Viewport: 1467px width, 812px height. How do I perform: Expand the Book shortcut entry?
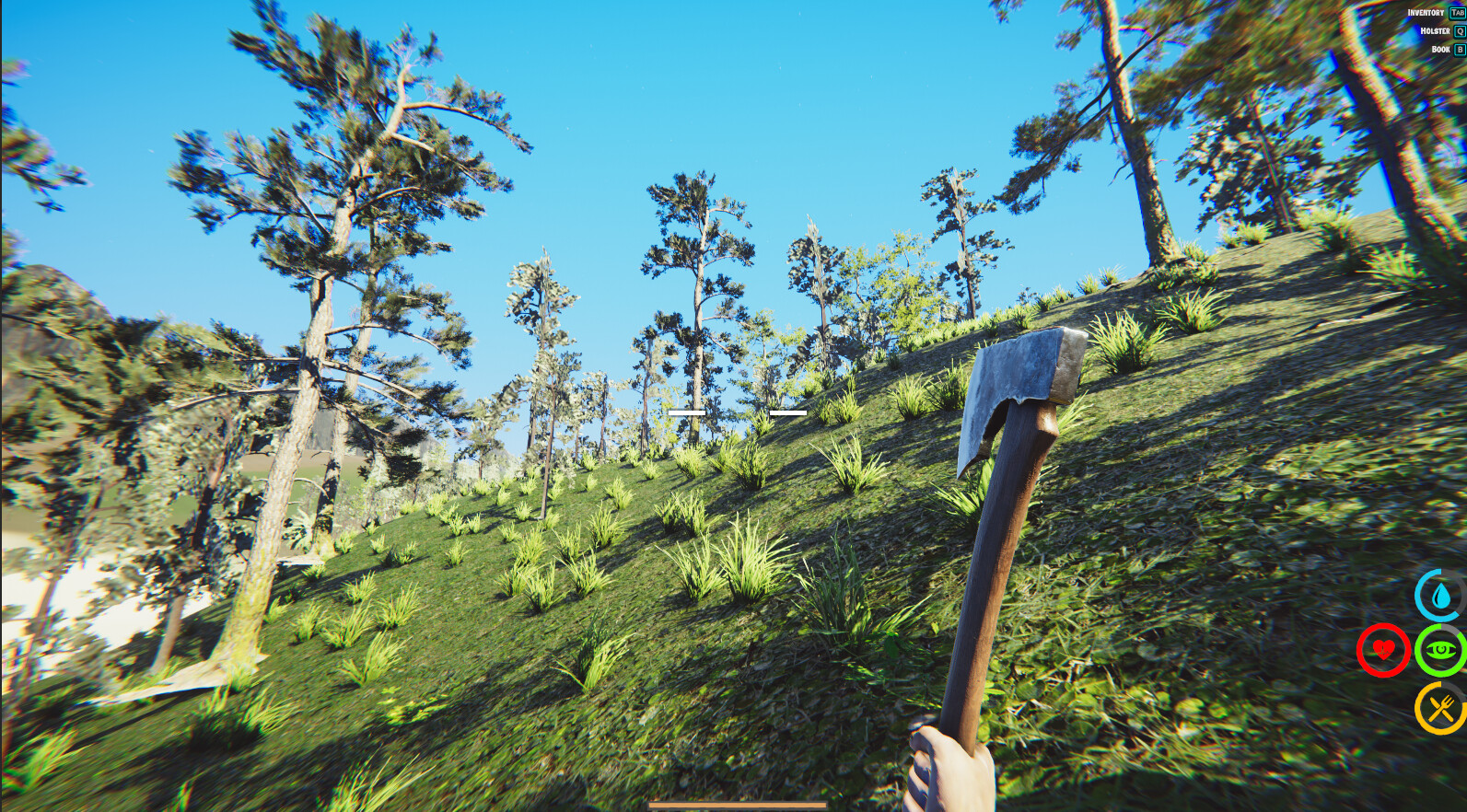[x=1441, y=48]
